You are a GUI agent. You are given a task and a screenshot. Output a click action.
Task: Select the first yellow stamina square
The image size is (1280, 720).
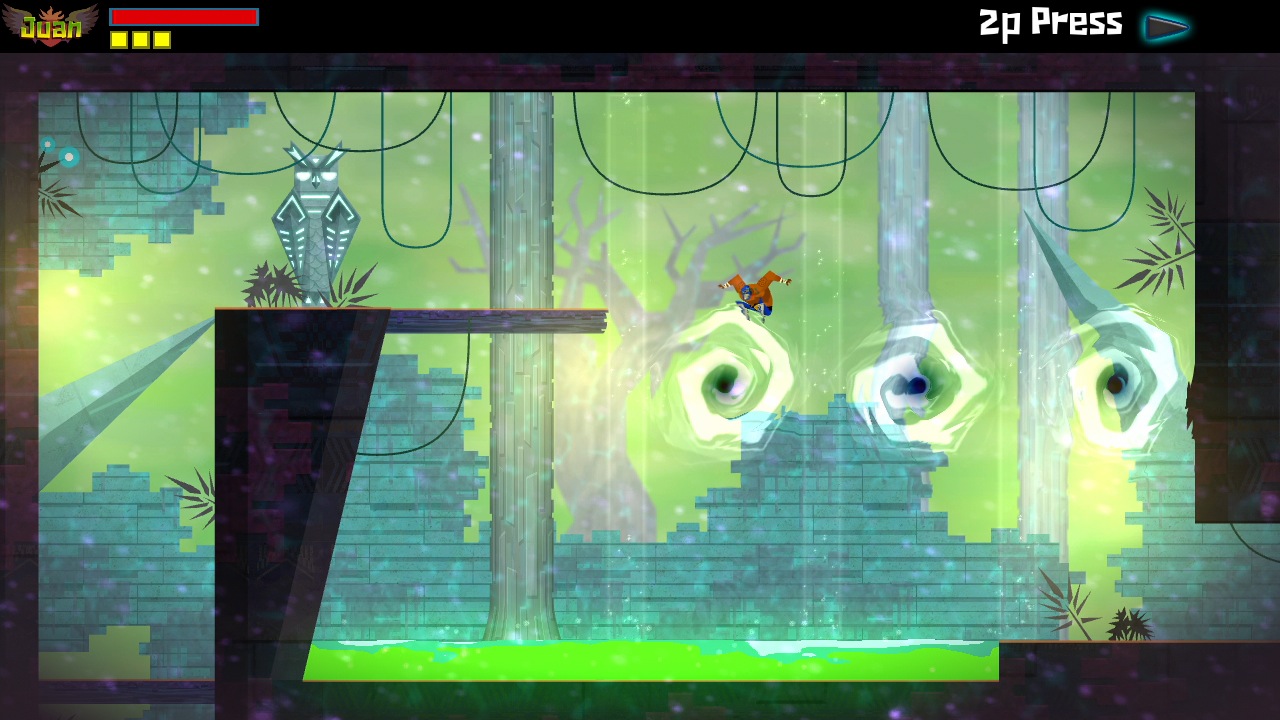click(x=119, y=39)
